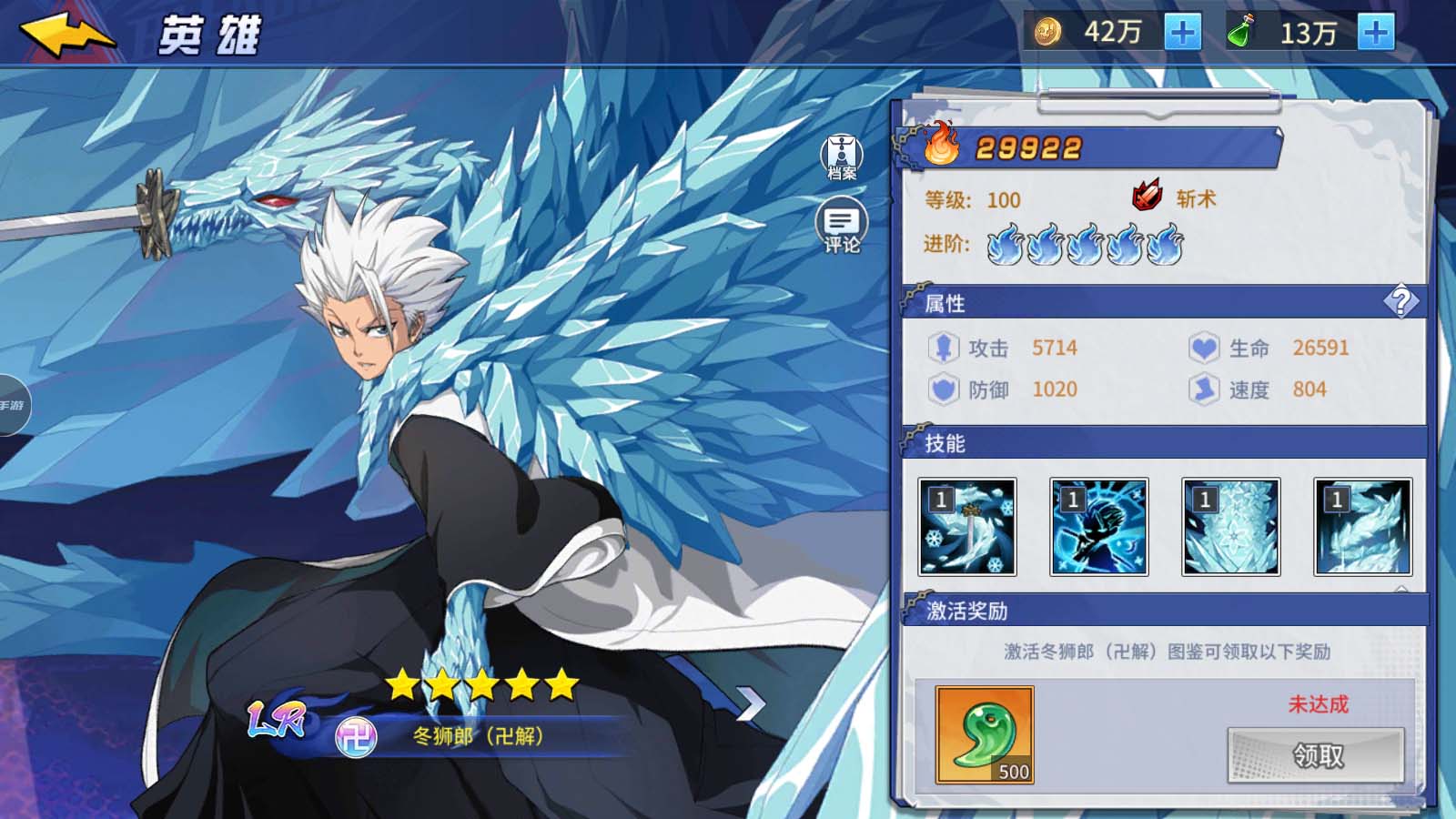The width and height of the screenshot is (1456, 819).
Task: Open the side tab at left edge
Action: (x=13, y=405)
